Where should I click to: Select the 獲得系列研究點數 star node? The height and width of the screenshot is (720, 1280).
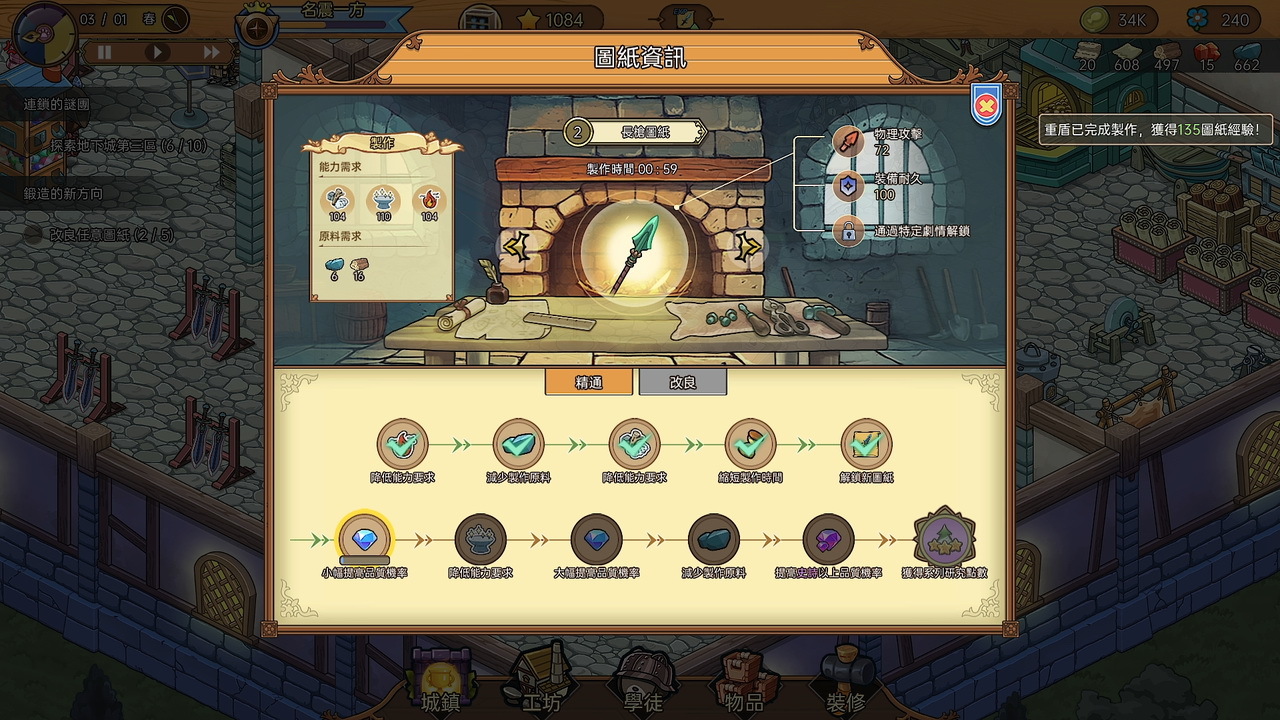(944, 540)
